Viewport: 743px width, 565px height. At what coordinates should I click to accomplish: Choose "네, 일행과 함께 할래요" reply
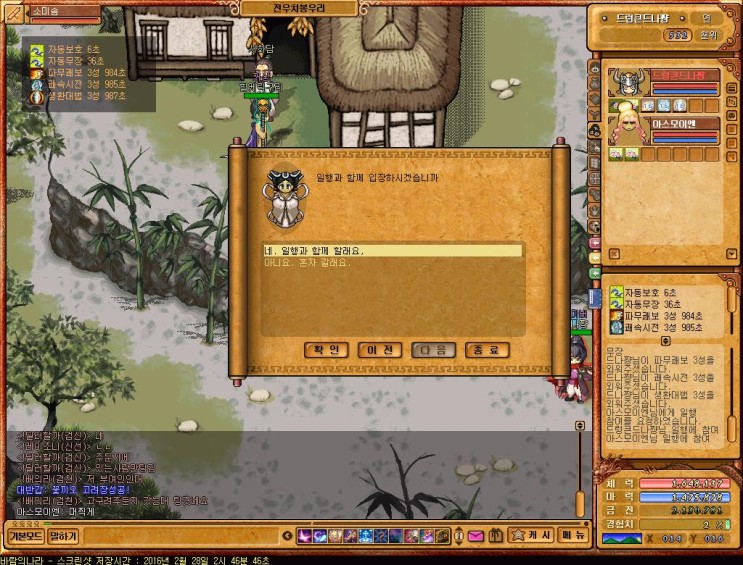click(390, 251)
